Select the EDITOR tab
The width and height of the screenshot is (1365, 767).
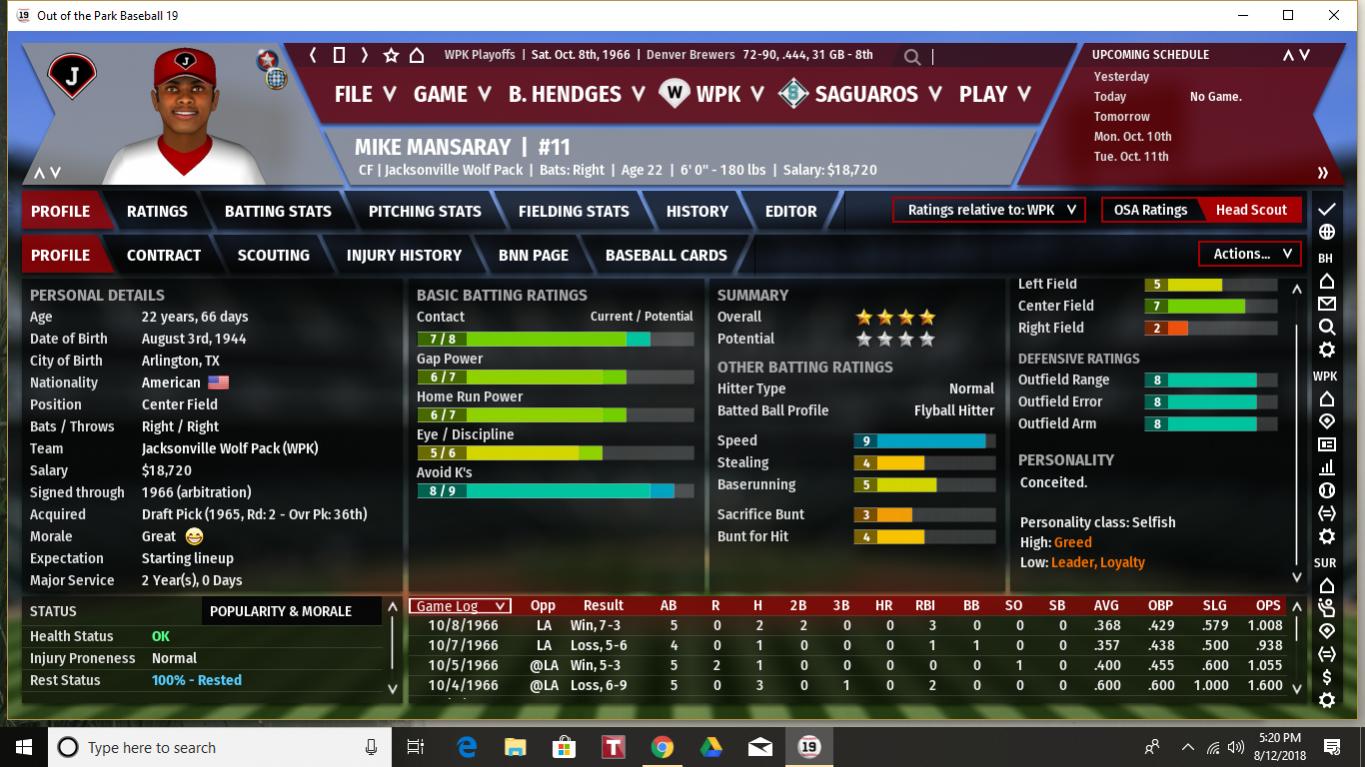[791, 211]
